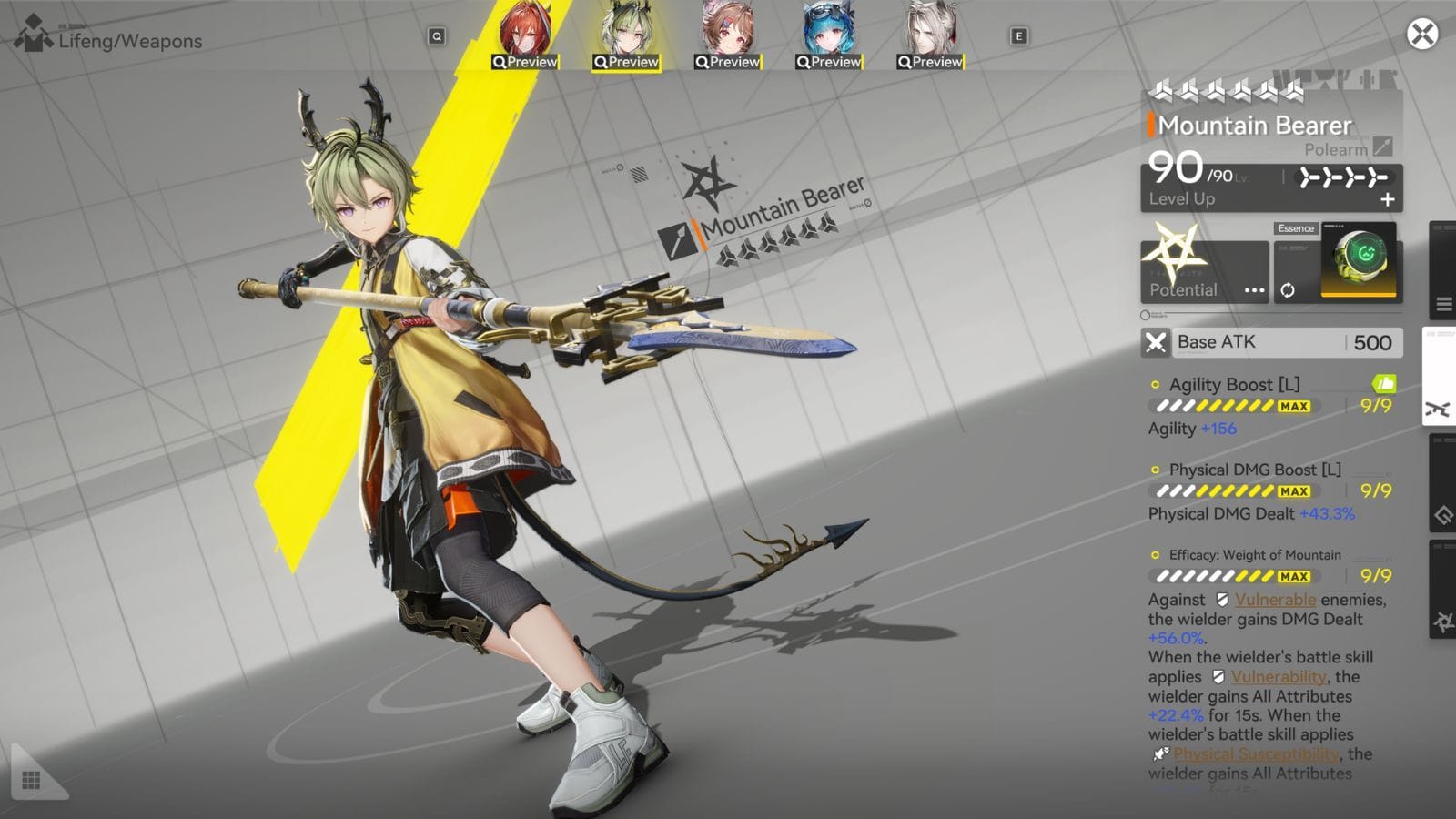Image resolution: width=1456 pixels, height=819 pixels.
Task: Swap the essence with the refresh arrows icon
Action: [1288, 290]
